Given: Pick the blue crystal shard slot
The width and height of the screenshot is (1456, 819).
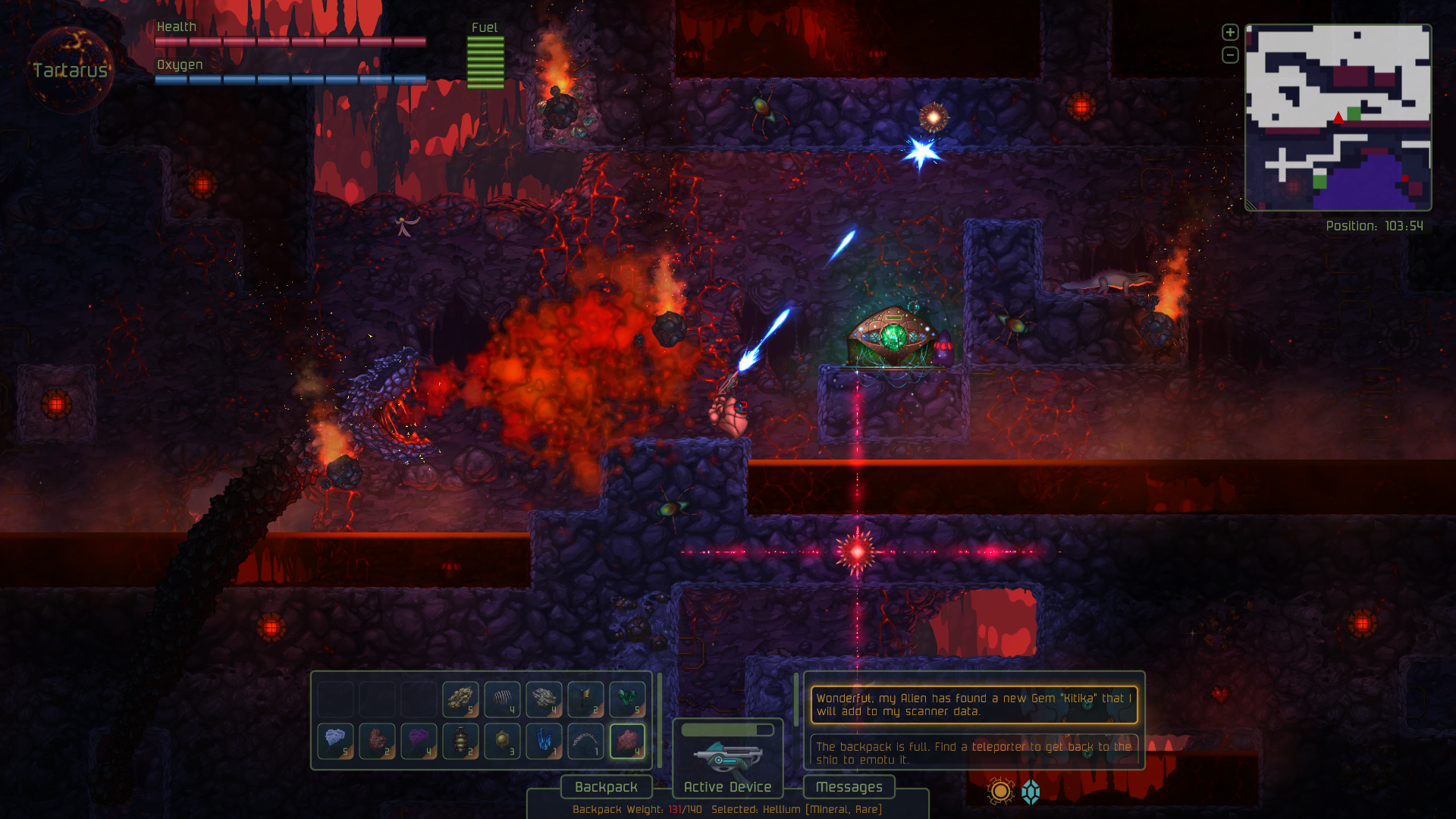Looking at the screenshot, I should tap(544, 741).
